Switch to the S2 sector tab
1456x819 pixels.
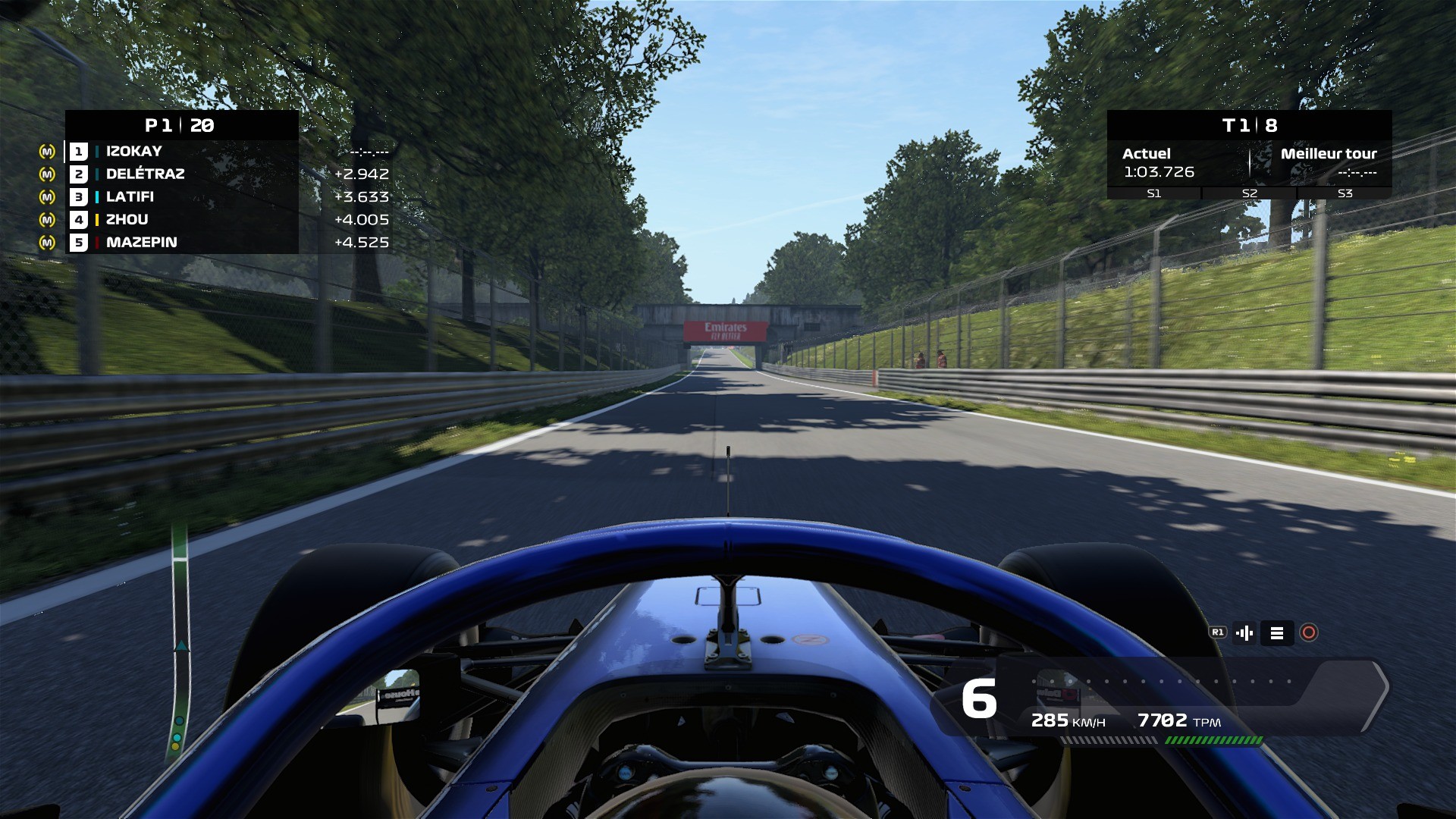[1247, 193]
